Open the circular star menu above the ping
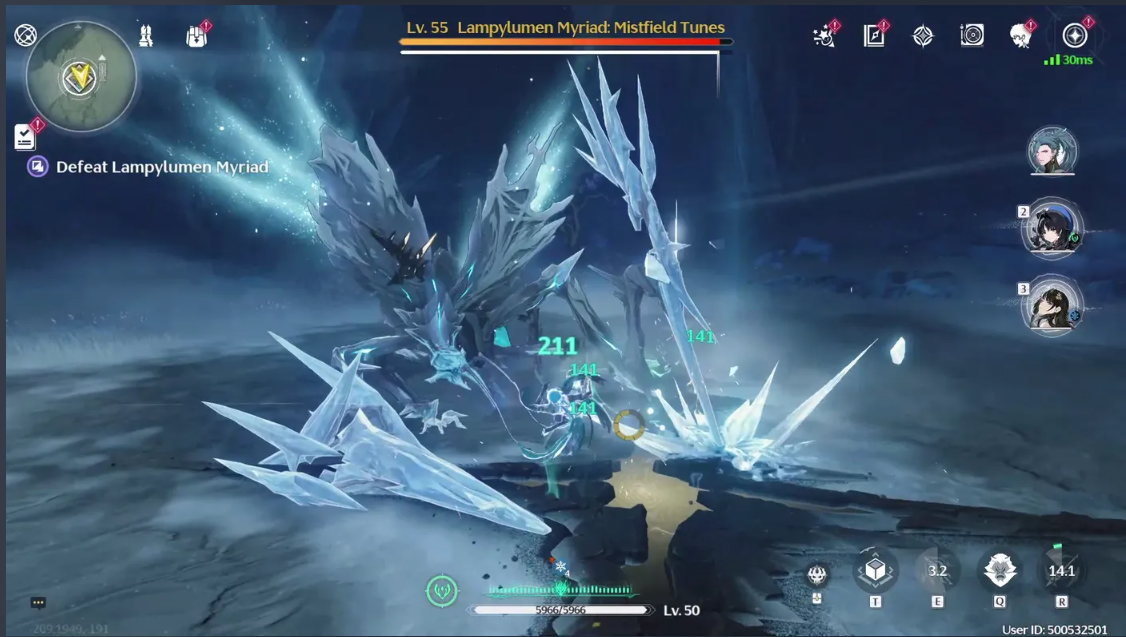The image size is (1126, 637). click(1075, 36)
